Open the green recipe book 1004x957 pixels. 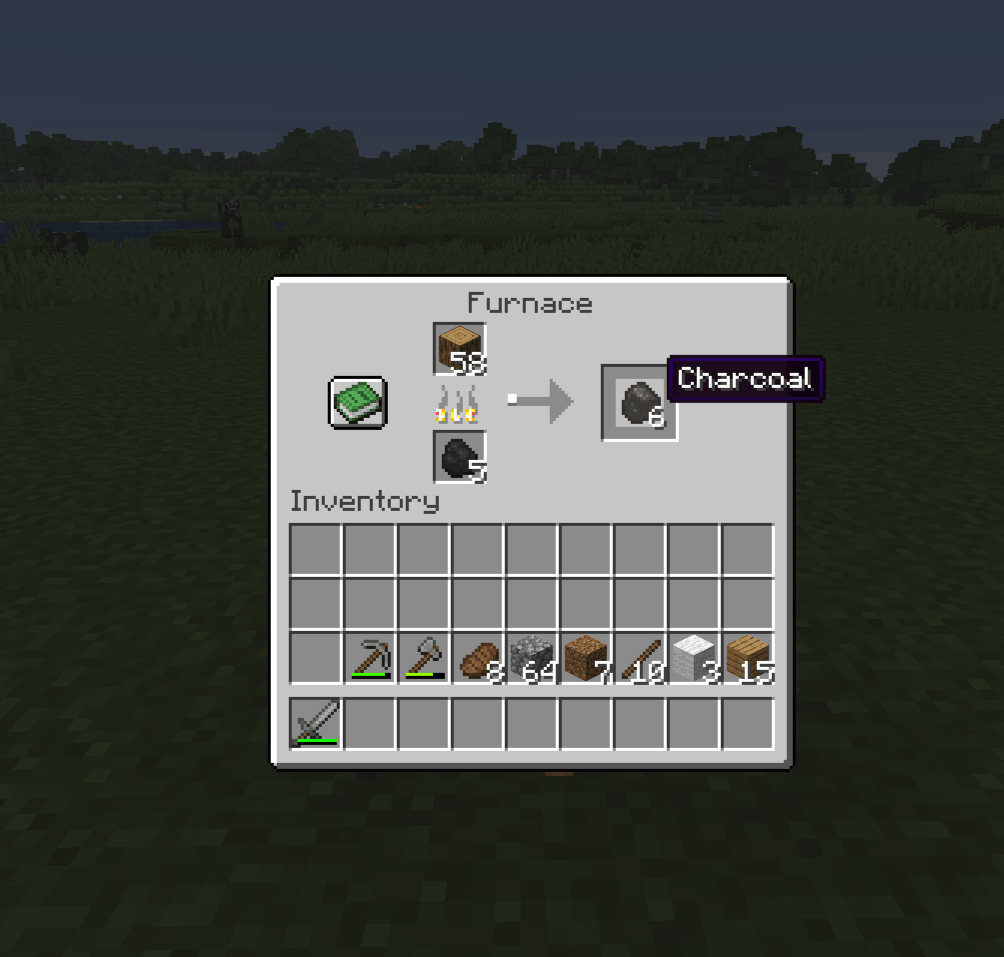point(357,402)
